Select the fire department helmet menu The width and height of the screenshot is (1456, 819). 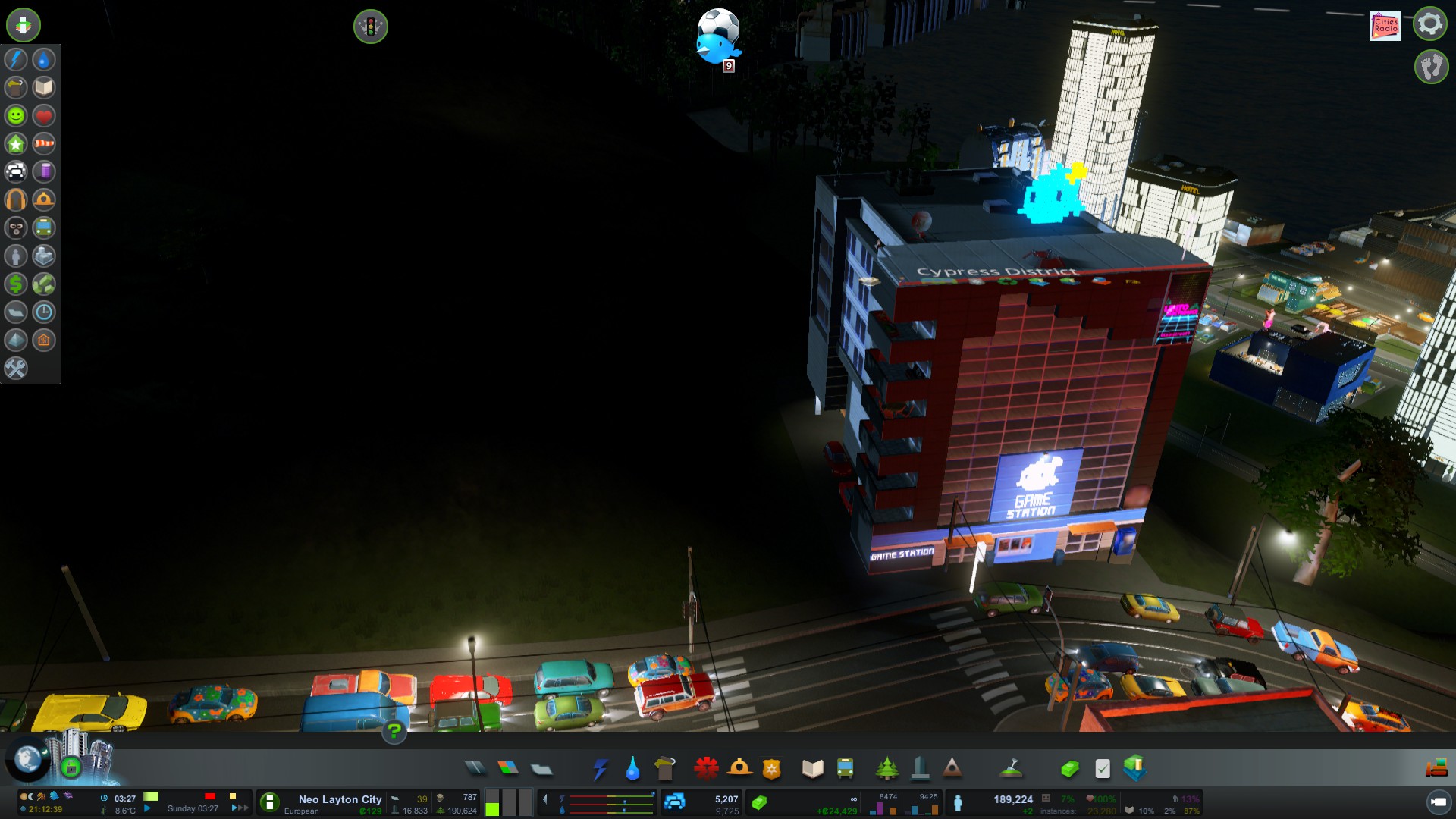739,769
